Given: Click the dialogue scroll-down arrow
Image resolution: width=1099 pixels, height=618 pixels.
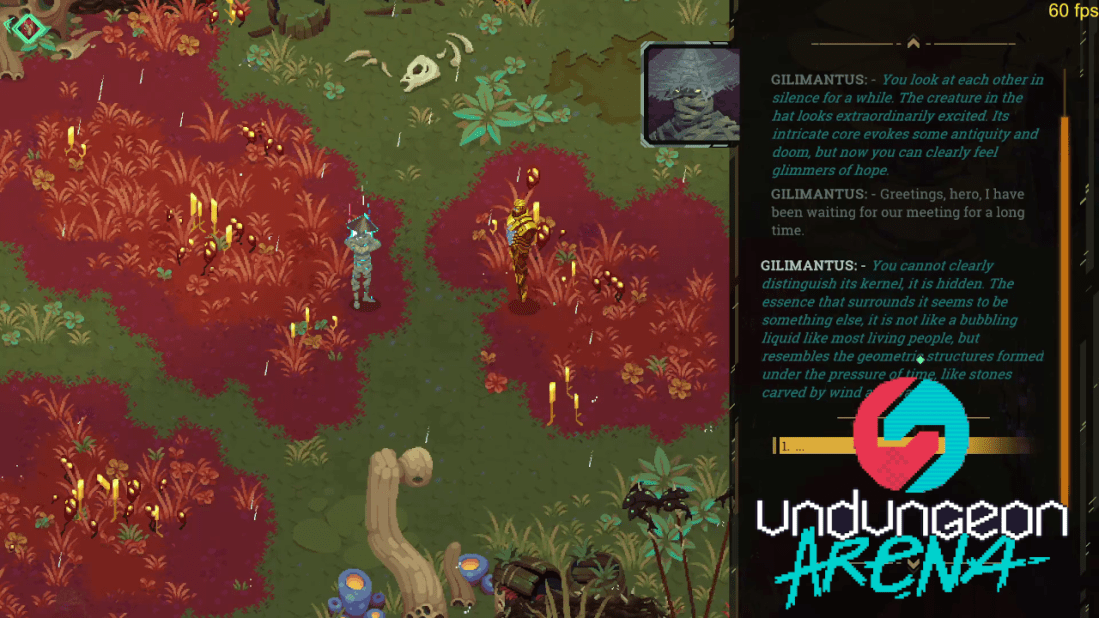Looking at the screenshot, I should 912,564.
